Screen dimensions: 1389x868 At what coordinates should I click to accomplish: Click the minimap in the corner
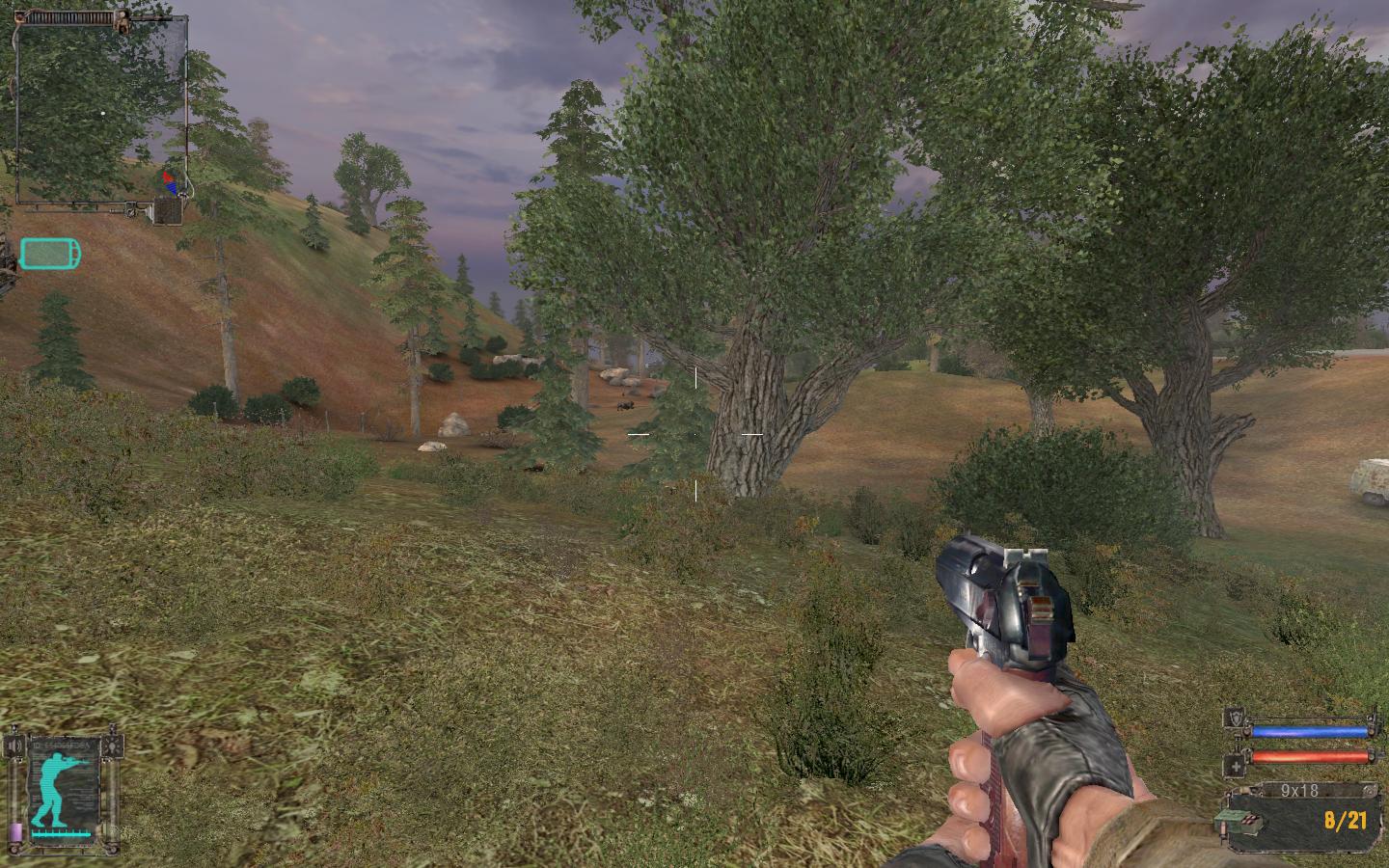coord(100,111)
